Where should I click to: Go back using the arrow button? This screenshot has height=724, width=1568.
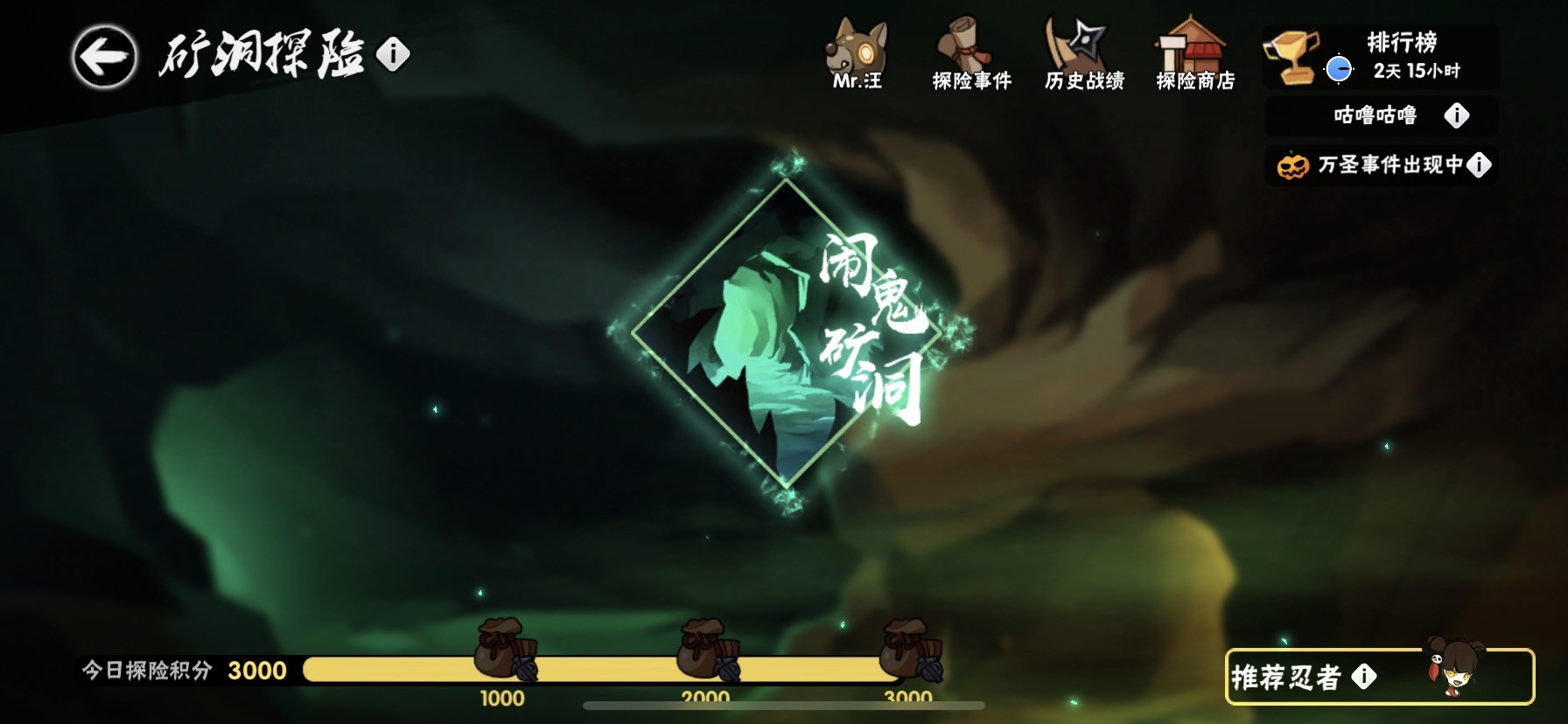[x=104, y=57]
